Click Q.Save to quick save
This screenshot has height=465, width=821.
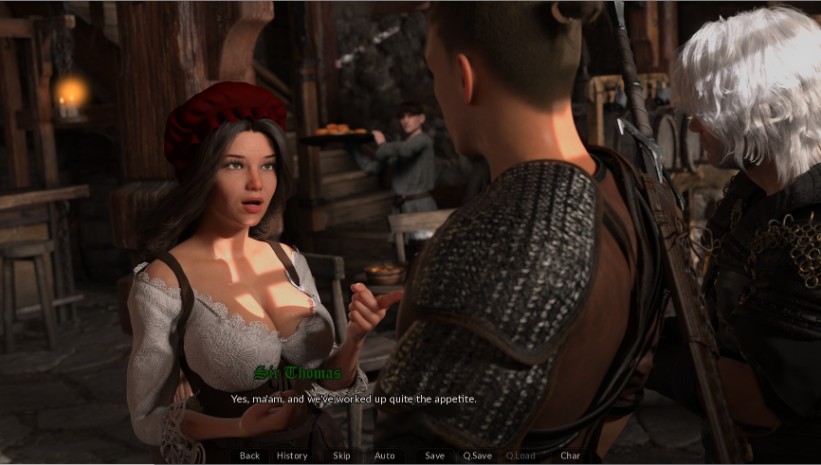coord(477,456)
